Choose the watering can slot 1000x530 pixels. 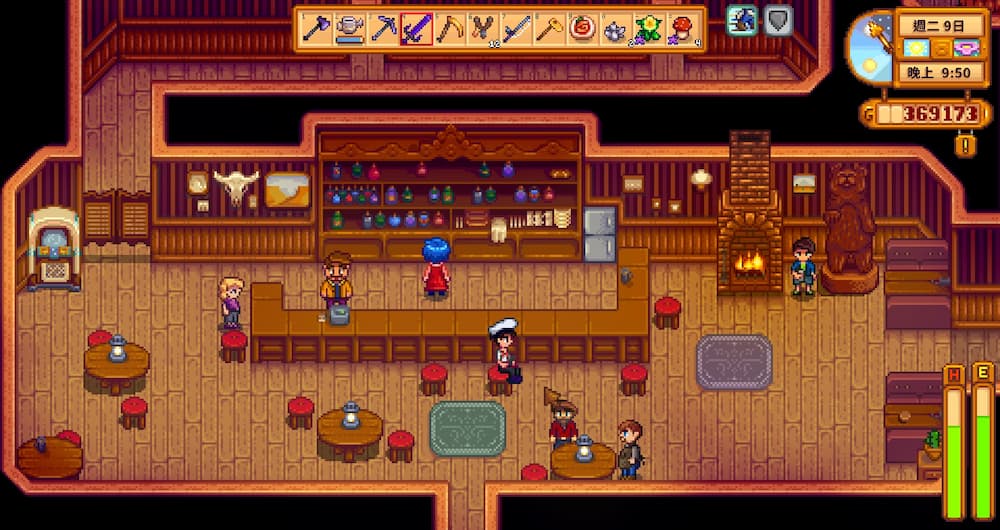click(350, 28)
